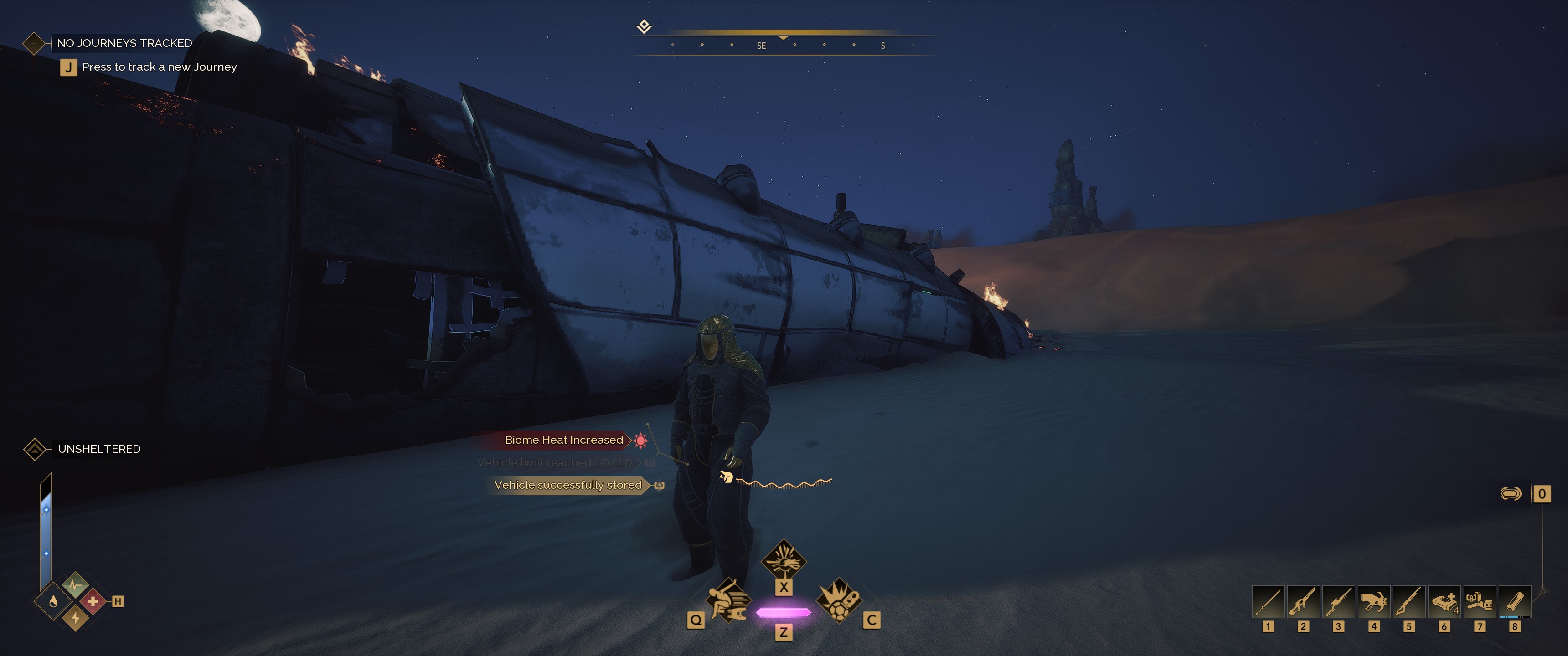The width and height of the screenshot is (1568, 656).
Task: Activate the explosive grenade ability icon
Action: coord(839,600)
